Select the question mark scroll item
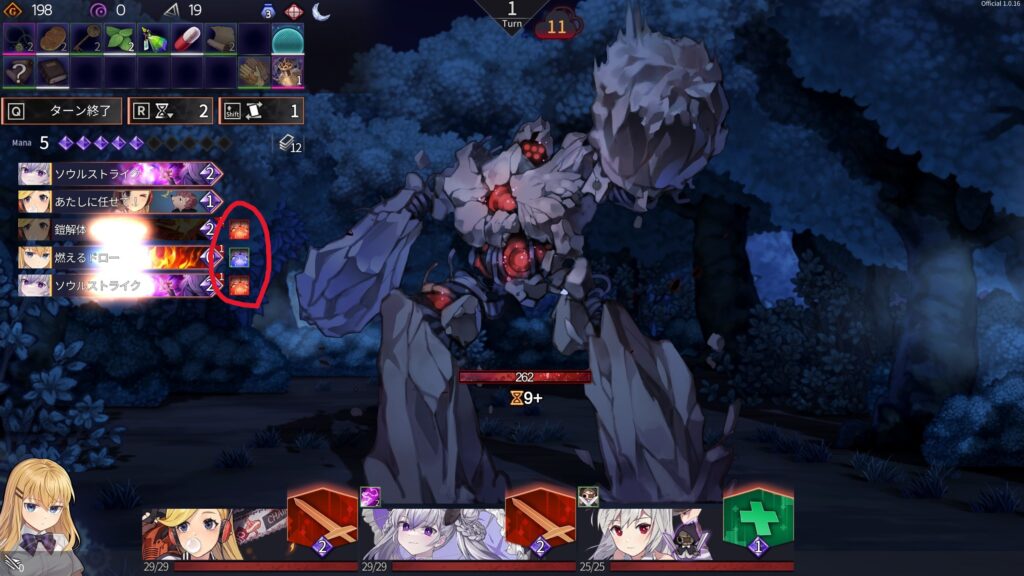This screenshot has width=1024, height=576. pyautogui.click(x=18, y=71)
